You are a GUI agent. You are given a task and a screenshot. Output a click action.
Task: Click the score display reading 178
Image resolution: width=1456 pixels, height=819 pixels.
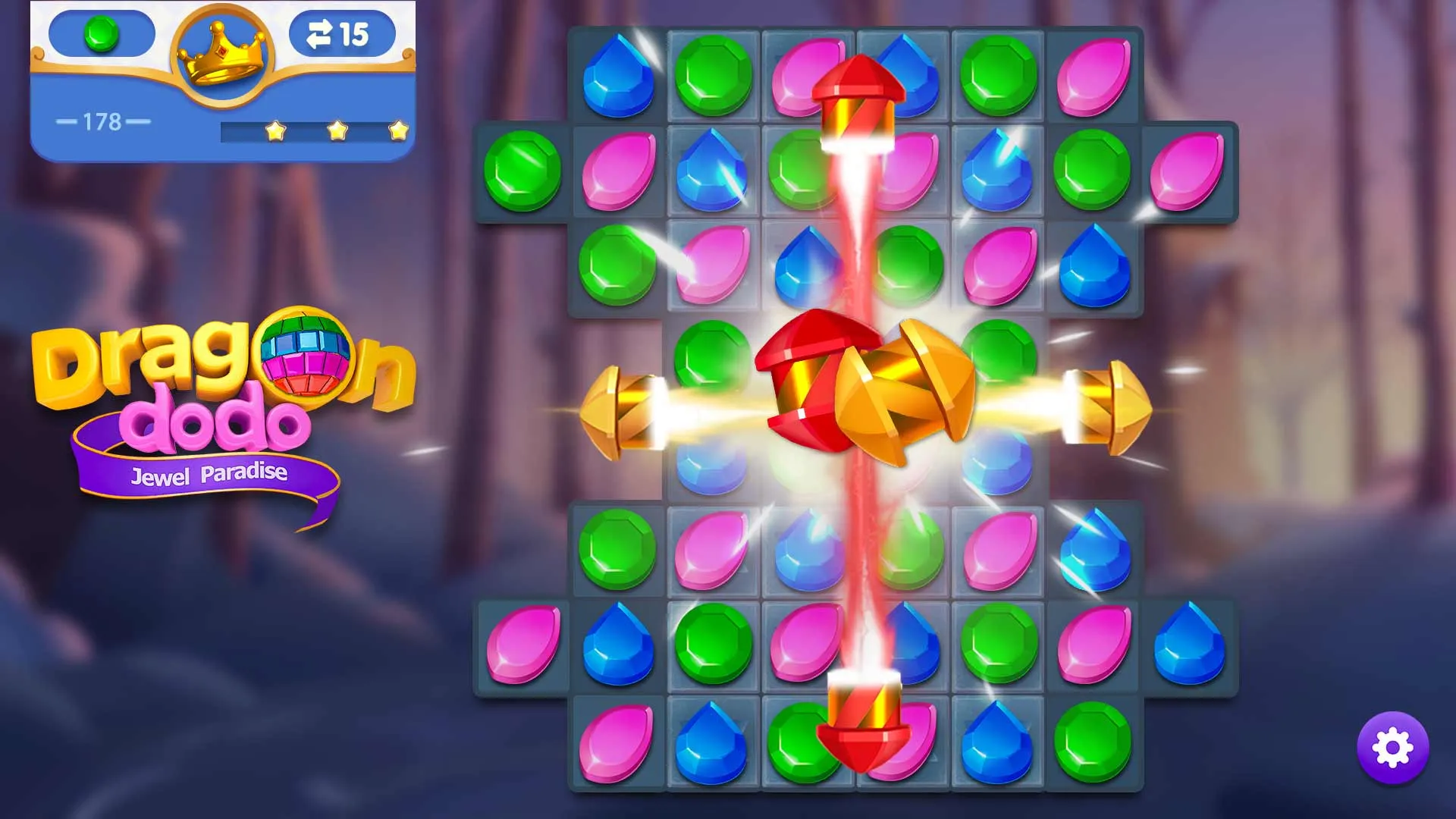tap(102, 120)
